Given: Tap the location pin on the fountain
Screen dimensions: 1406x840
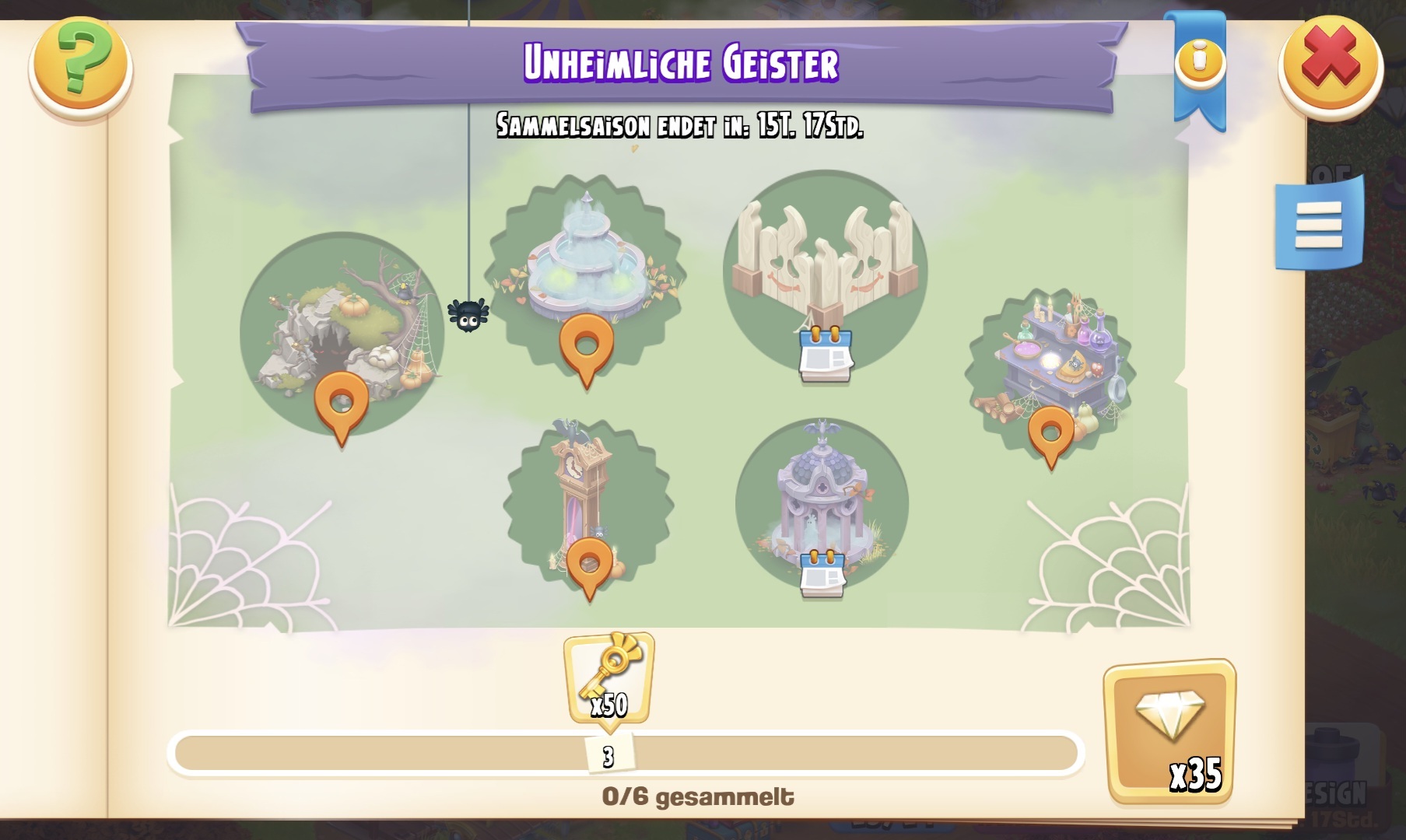Looking at the screenshot, I should pos(586,347).
